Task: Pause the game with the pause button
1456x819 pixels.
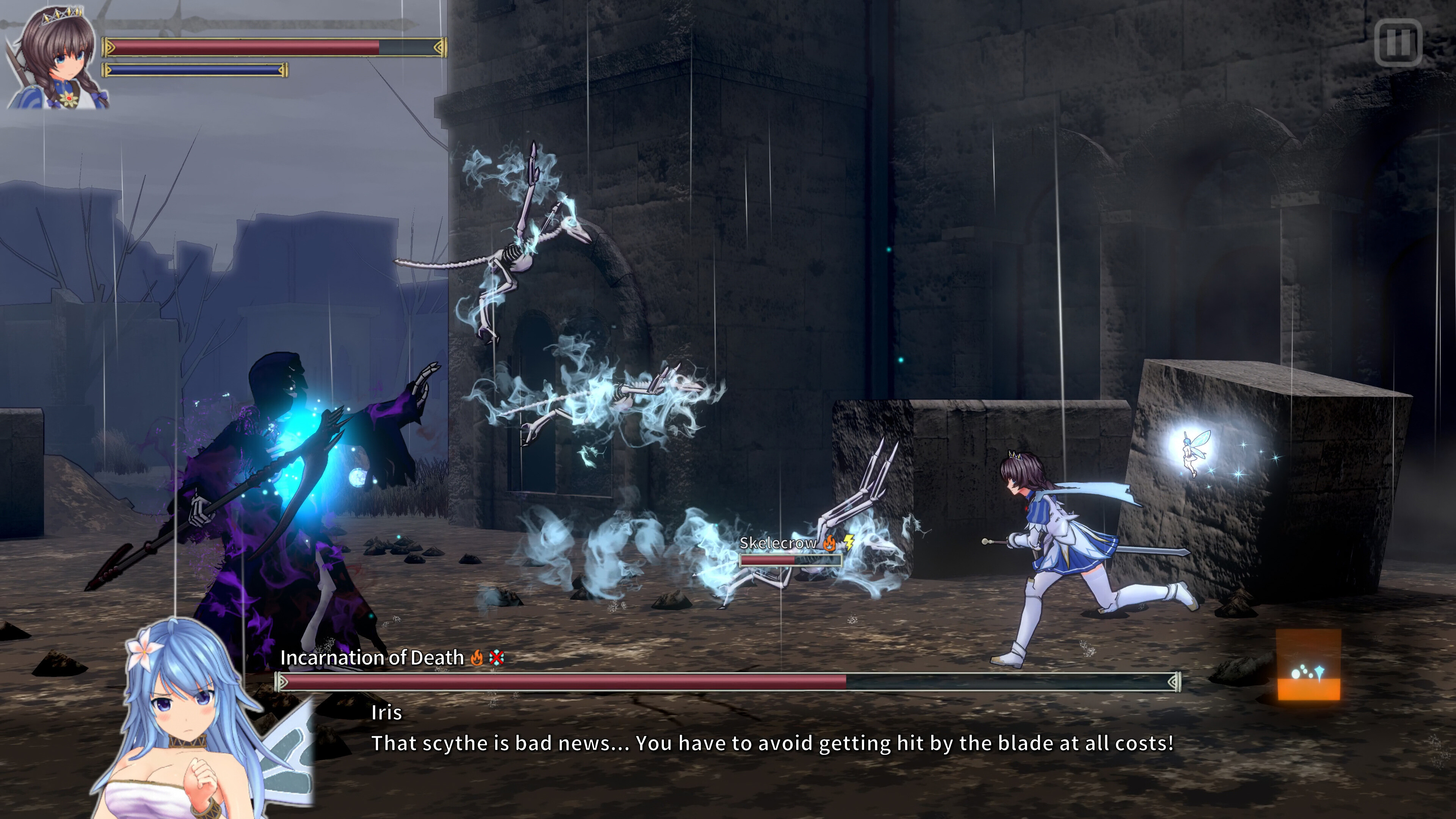Action: pos(1398,42)
